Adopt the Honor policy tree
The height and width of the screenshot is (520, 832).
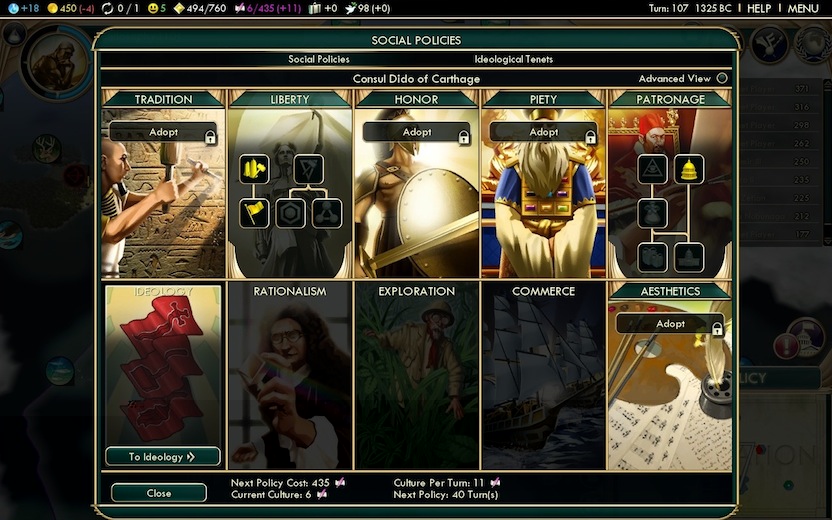click(x=416, y=132)
